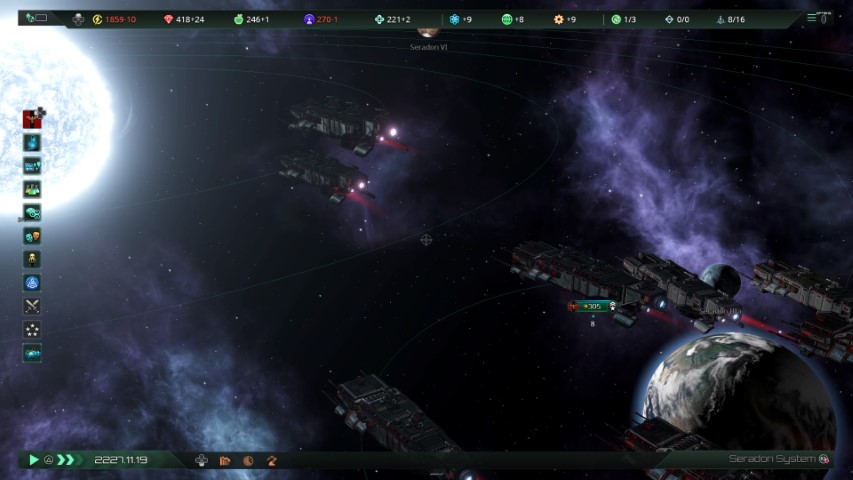Screen dimensions: 853x480
Task: Click the minerals resource in top bar
Action: [183, 19]
